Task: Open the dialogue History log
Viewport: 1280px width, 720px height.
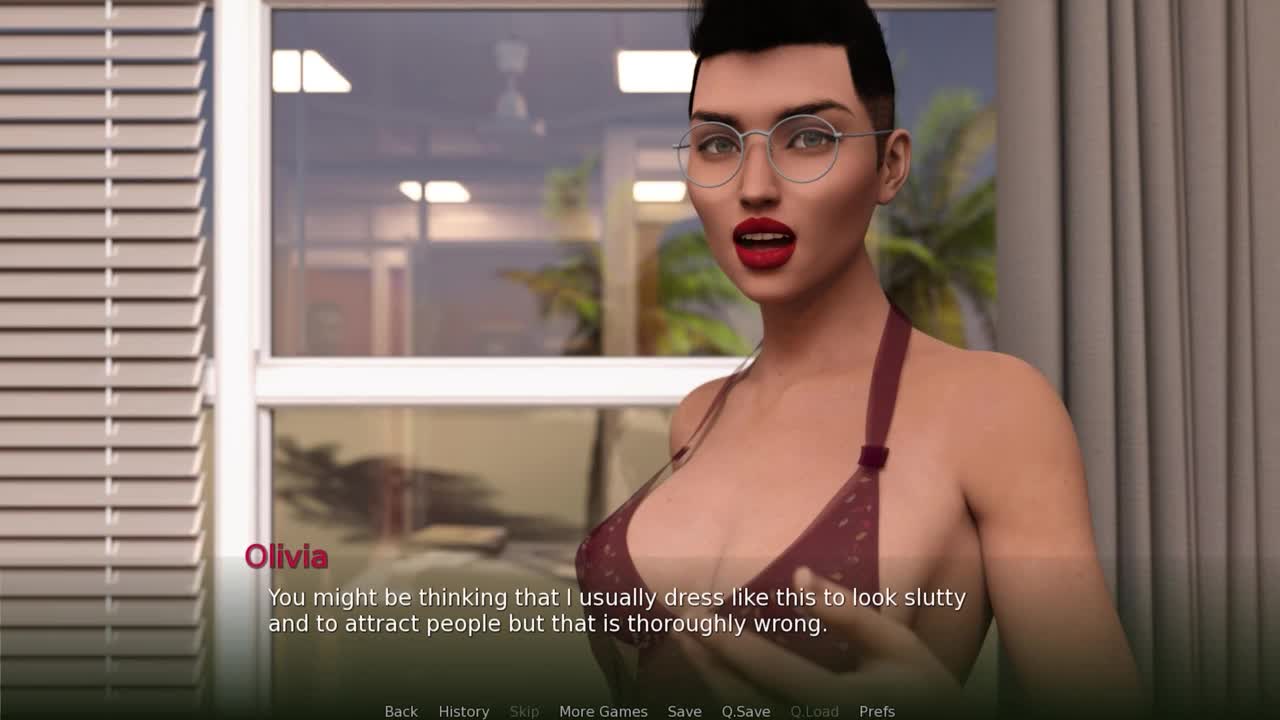Action: pos(464,711)
